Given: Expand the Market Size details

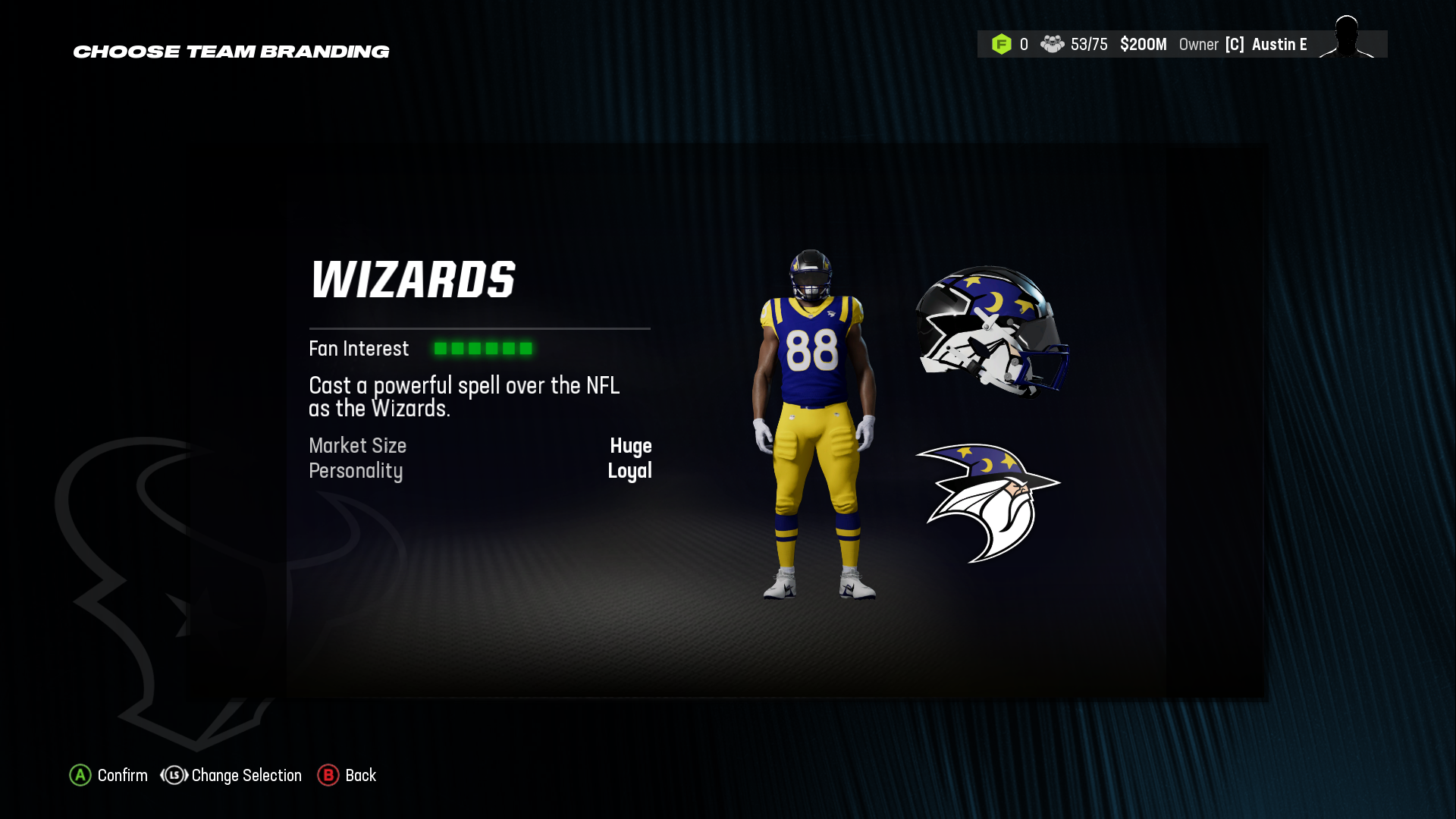Looking at the screenshot, I should 356,446.
